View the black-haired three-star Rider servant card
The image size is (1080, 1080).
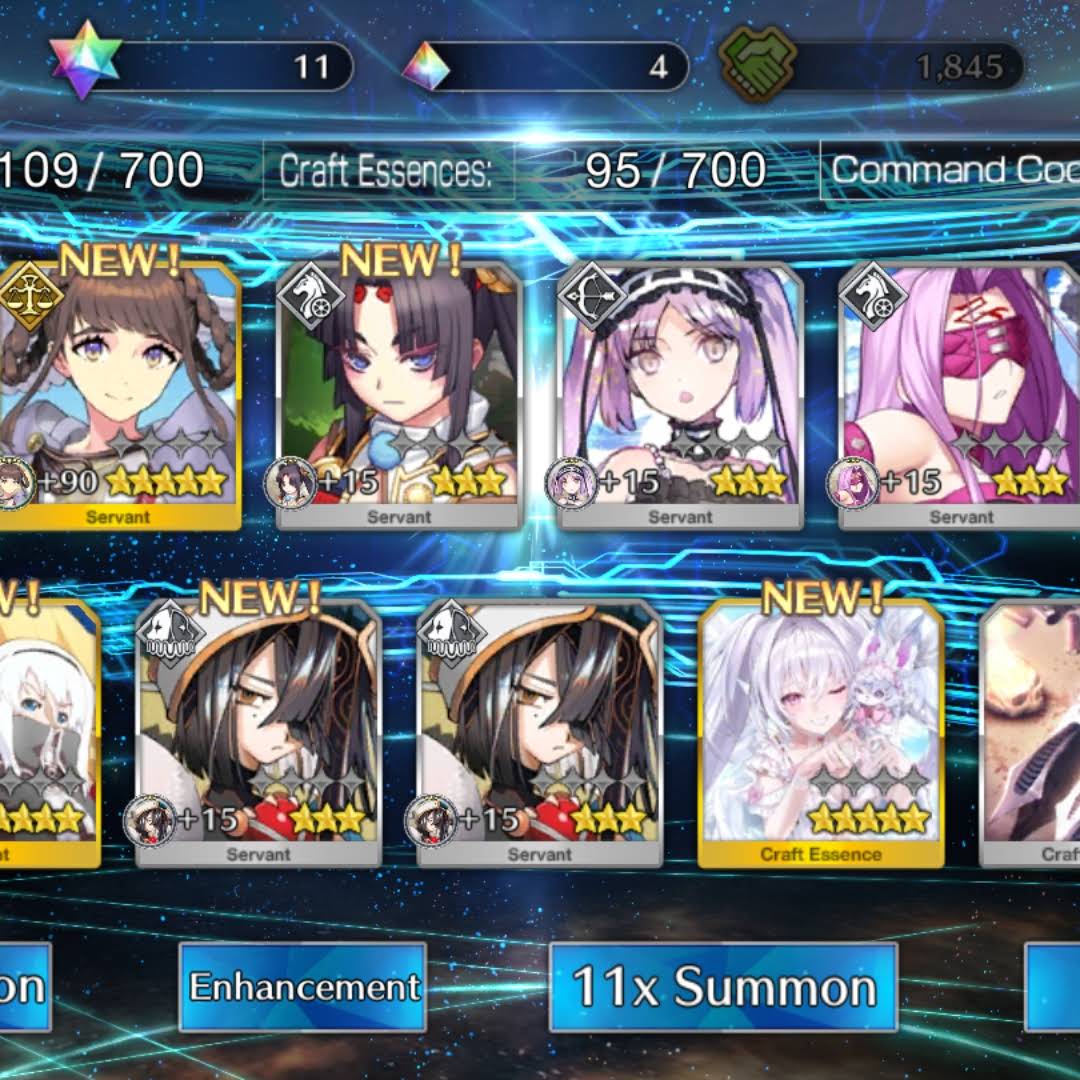[398, 395]
